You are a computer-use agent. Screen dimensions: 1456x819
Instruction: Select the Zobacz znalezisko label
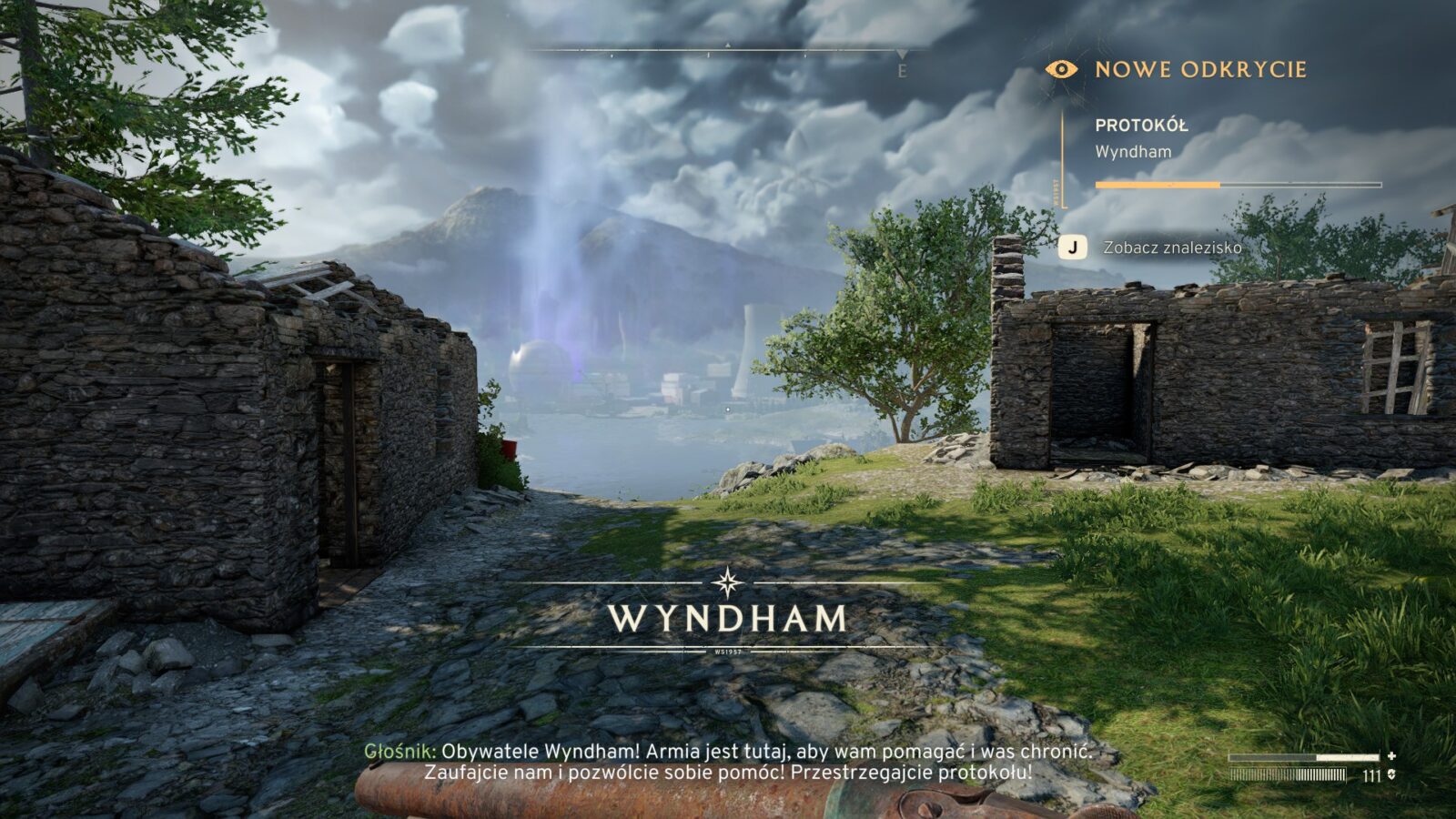pos(1172,248)
